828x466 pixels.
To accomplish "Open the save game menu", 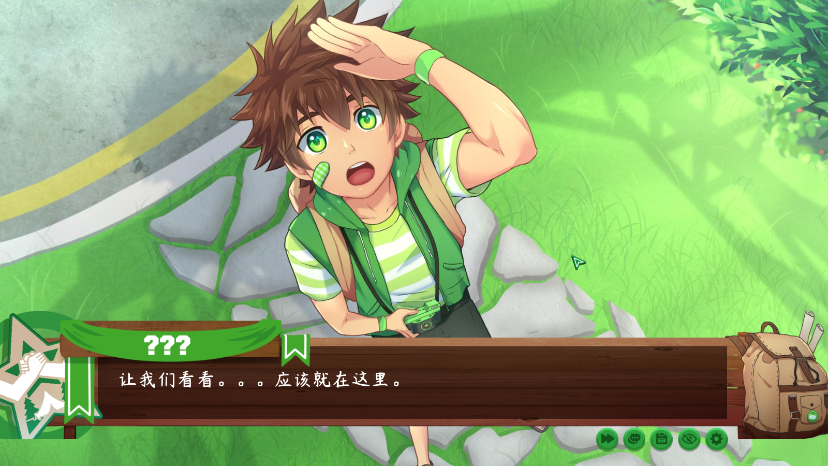I will tap(660, 438).
